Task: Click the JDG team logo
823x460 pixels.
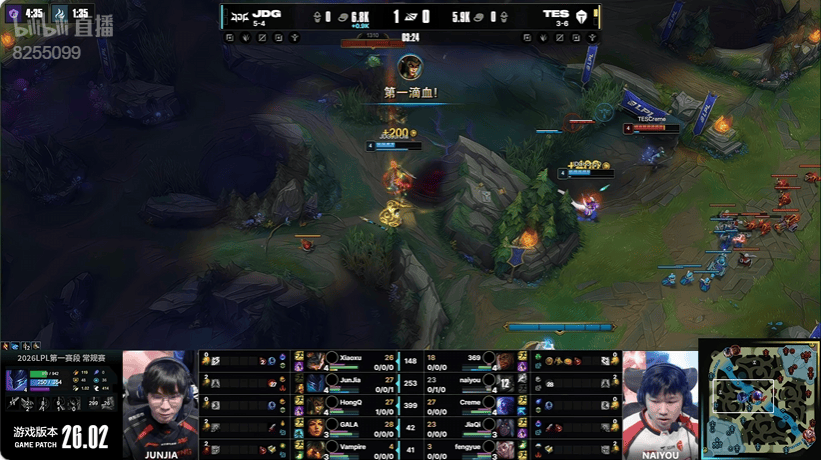Action: (238, 16)
